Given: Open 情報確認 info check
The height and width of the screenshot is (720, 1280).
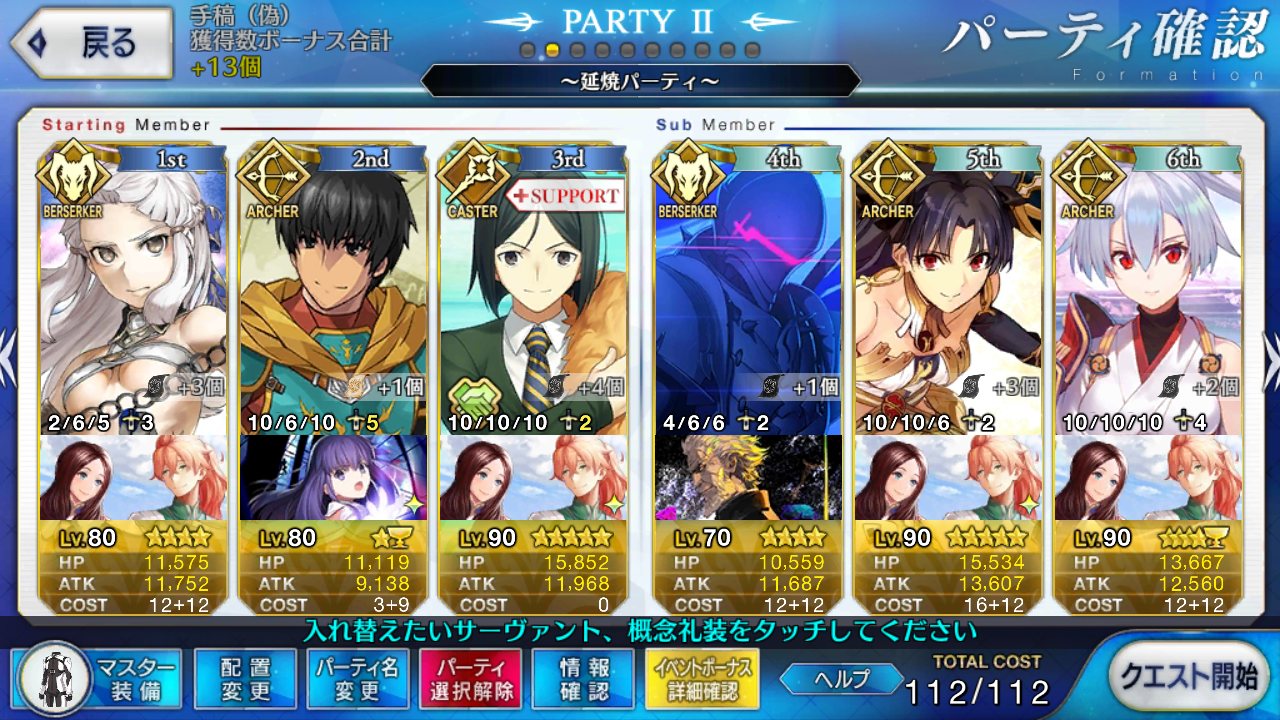Looking at the screenshot, I should tap(582, 678).
